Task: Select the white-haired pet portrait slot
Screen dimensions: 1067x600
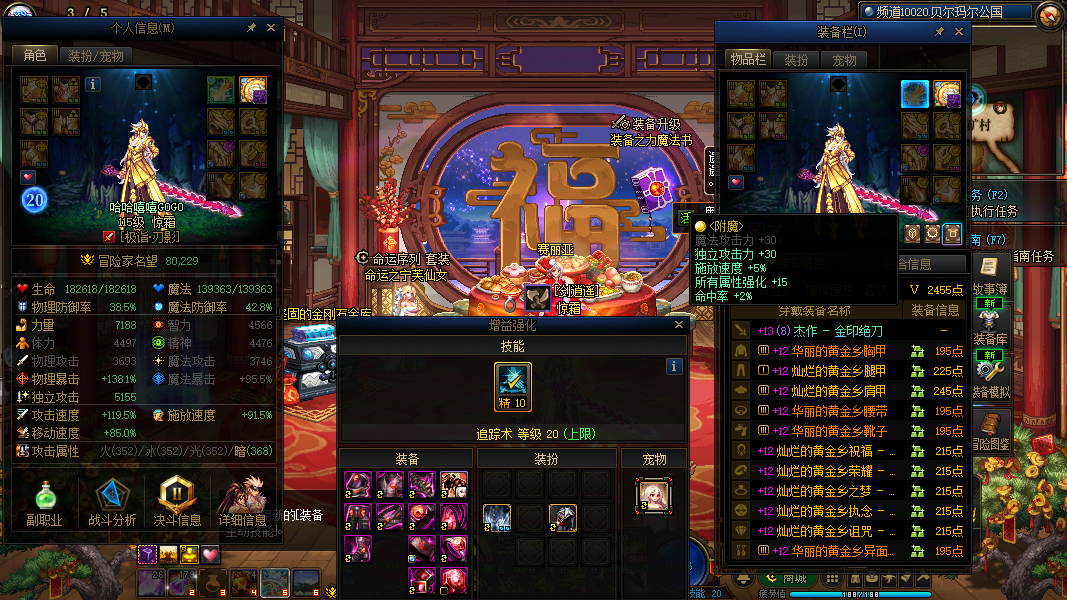Action: click(x=653, y=496)
